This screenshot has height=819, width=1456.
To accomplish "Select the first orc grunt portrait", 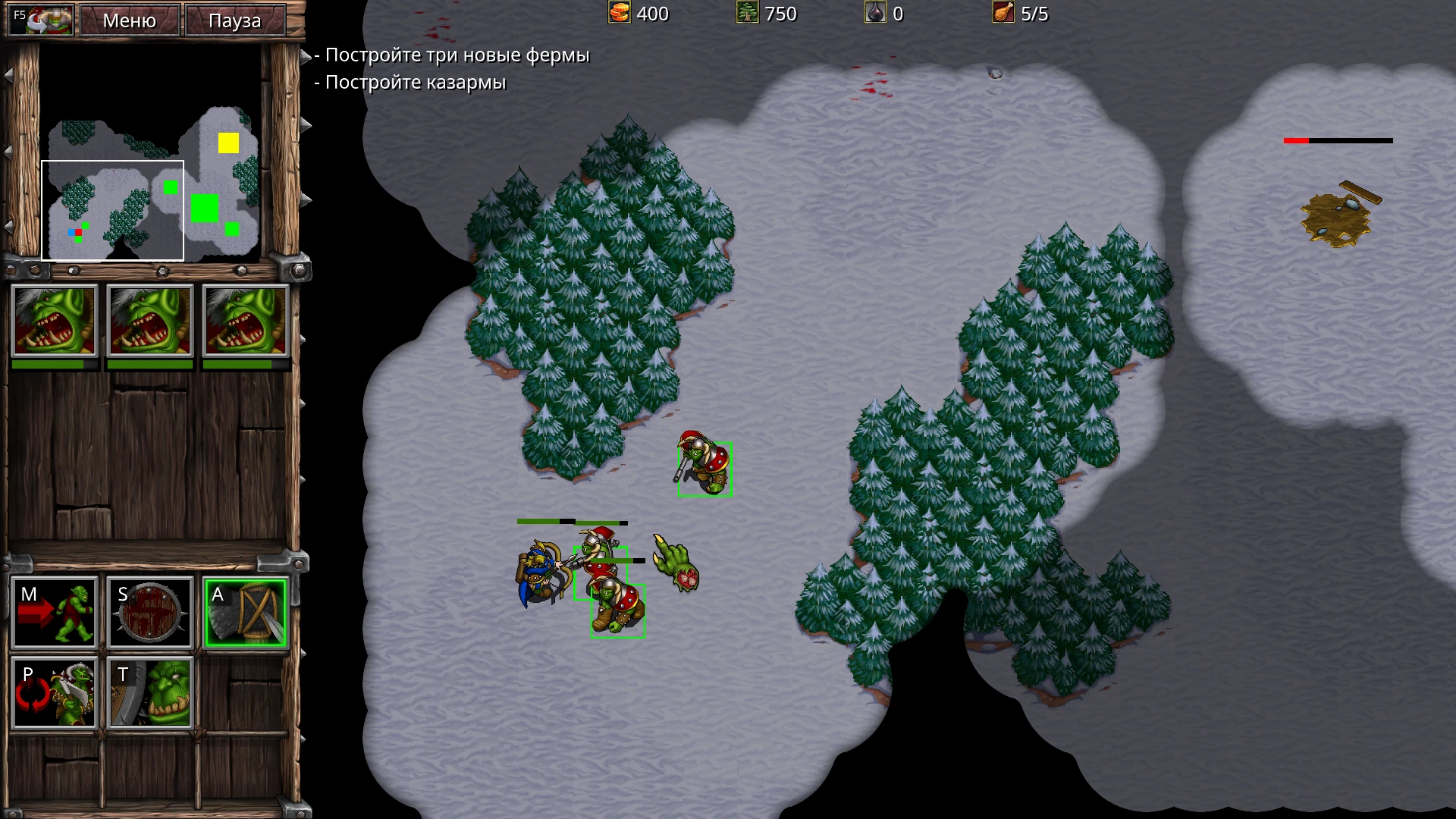I will pos(54,321).
